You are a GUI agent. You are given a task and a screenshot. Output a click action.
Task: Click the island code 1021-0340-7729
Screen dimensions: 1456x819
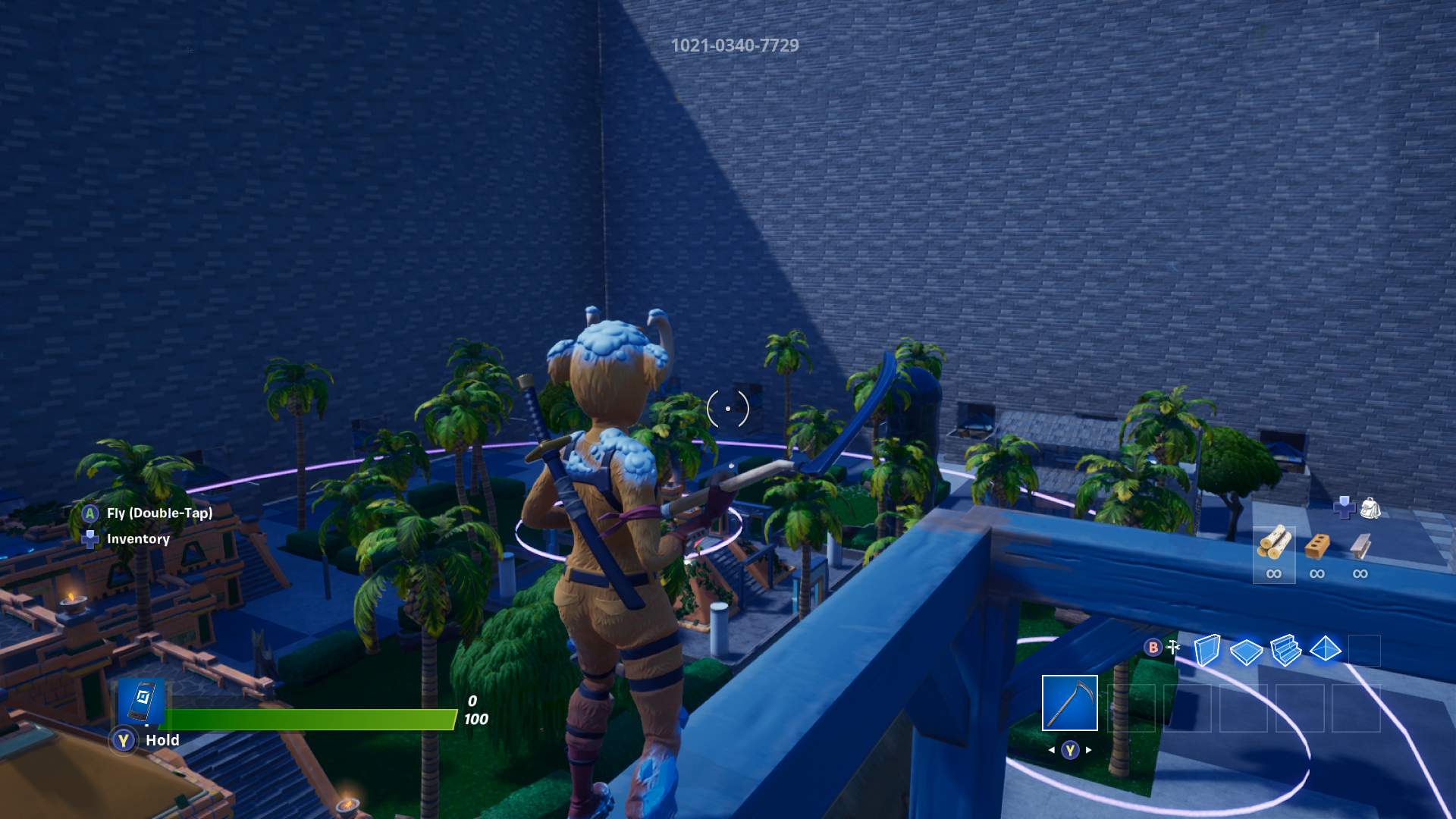click(x=734, y=46)
